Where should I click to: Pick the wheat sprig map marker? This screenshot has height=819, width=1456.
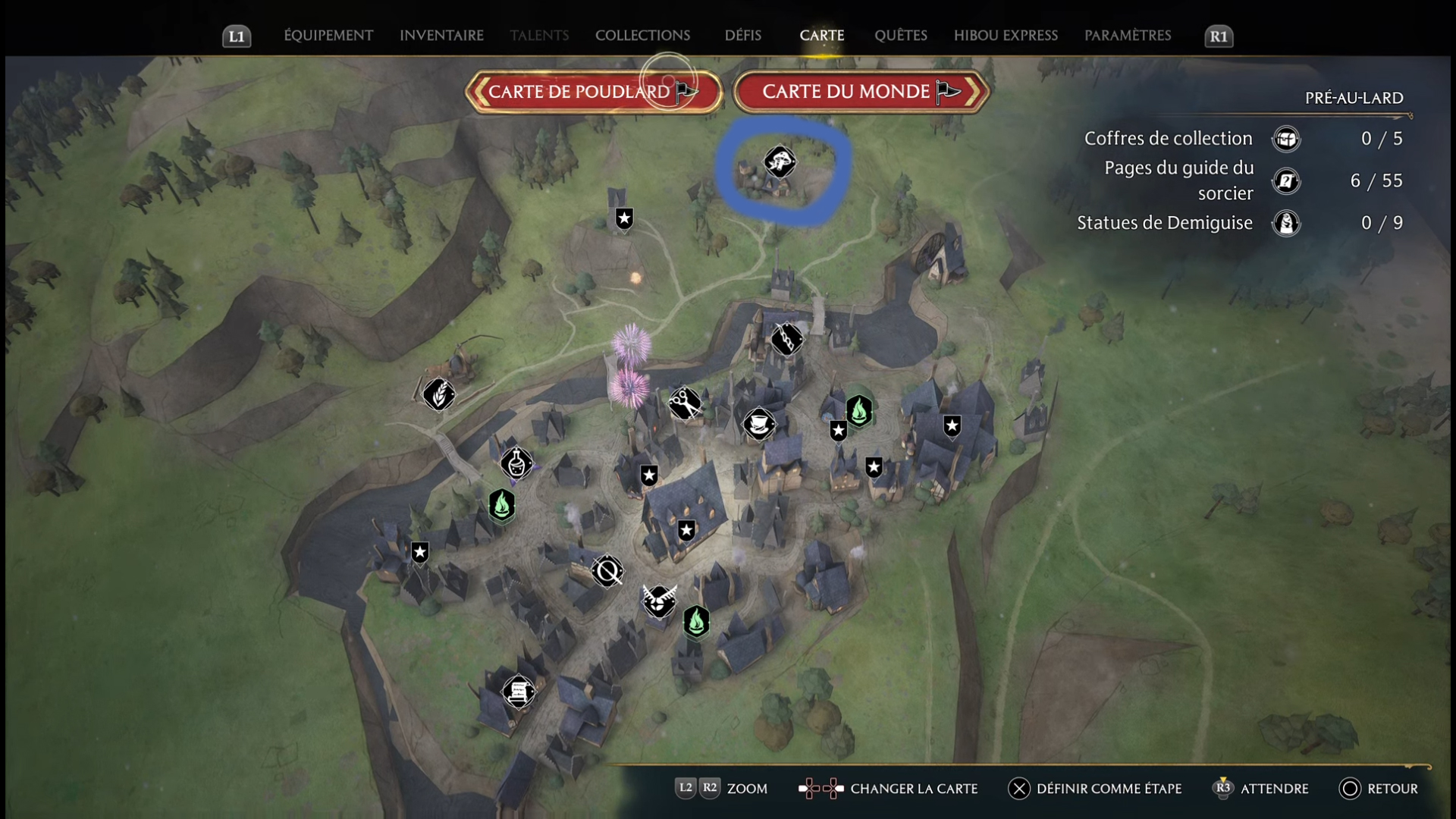point(439,394)
